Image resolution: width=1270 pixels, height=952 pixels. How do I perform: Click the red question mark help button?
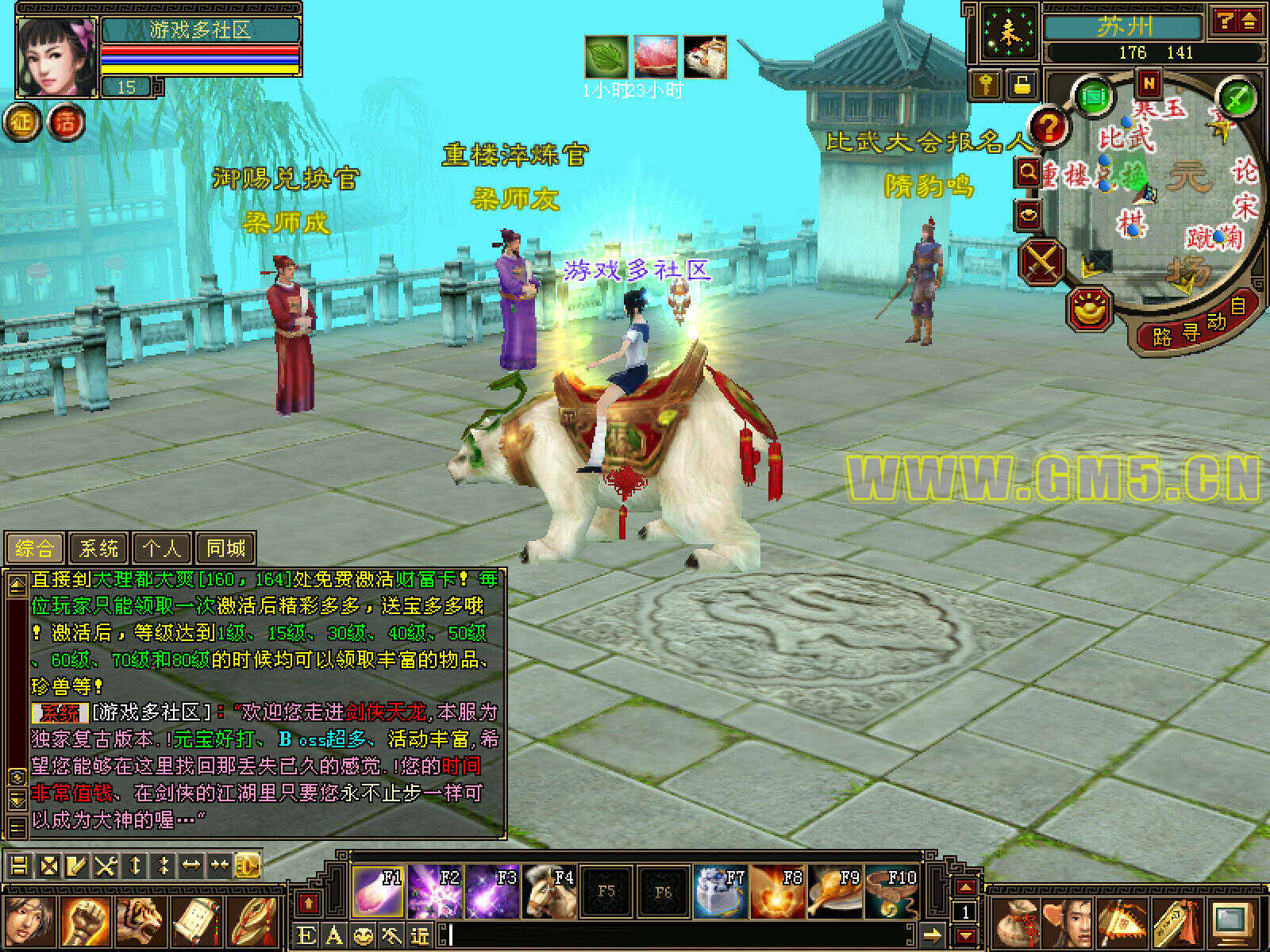coord(1049,127)
